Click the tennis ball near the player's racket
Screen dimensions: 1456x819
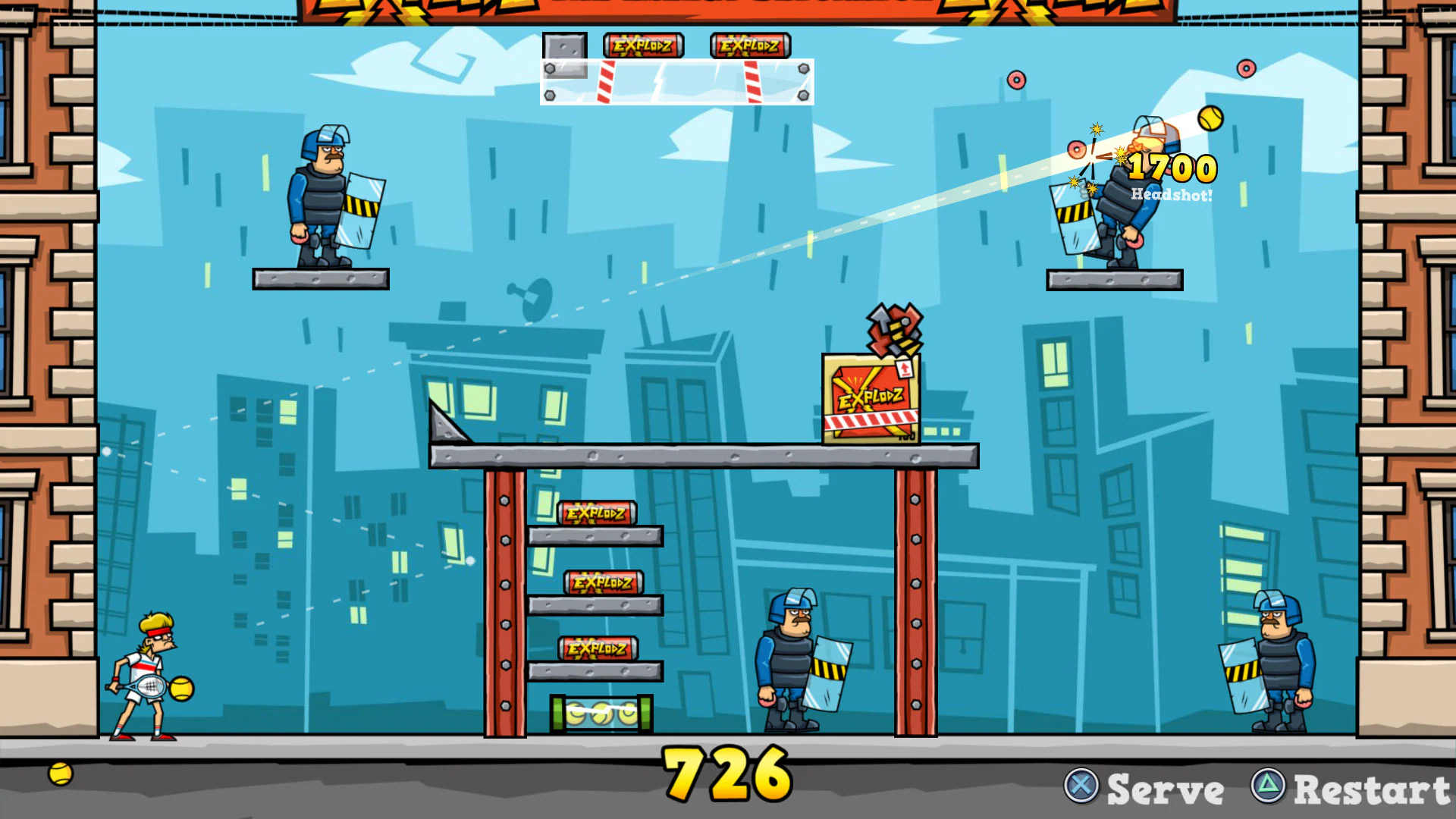[x=180, y=689]
